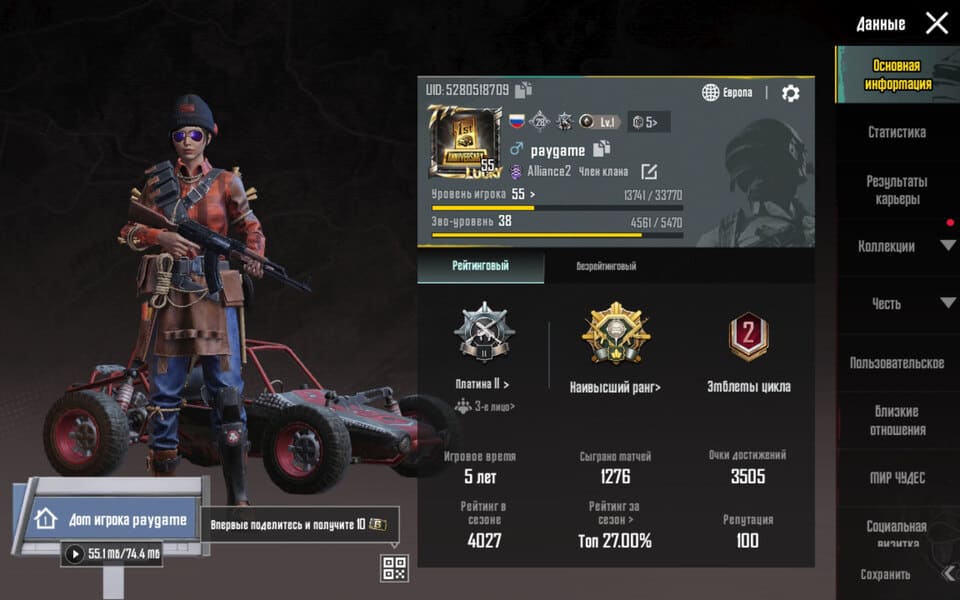Close the profile data screen
Image resolution: width=960 pixels, height=600 pixels.
tap(936, 23)
